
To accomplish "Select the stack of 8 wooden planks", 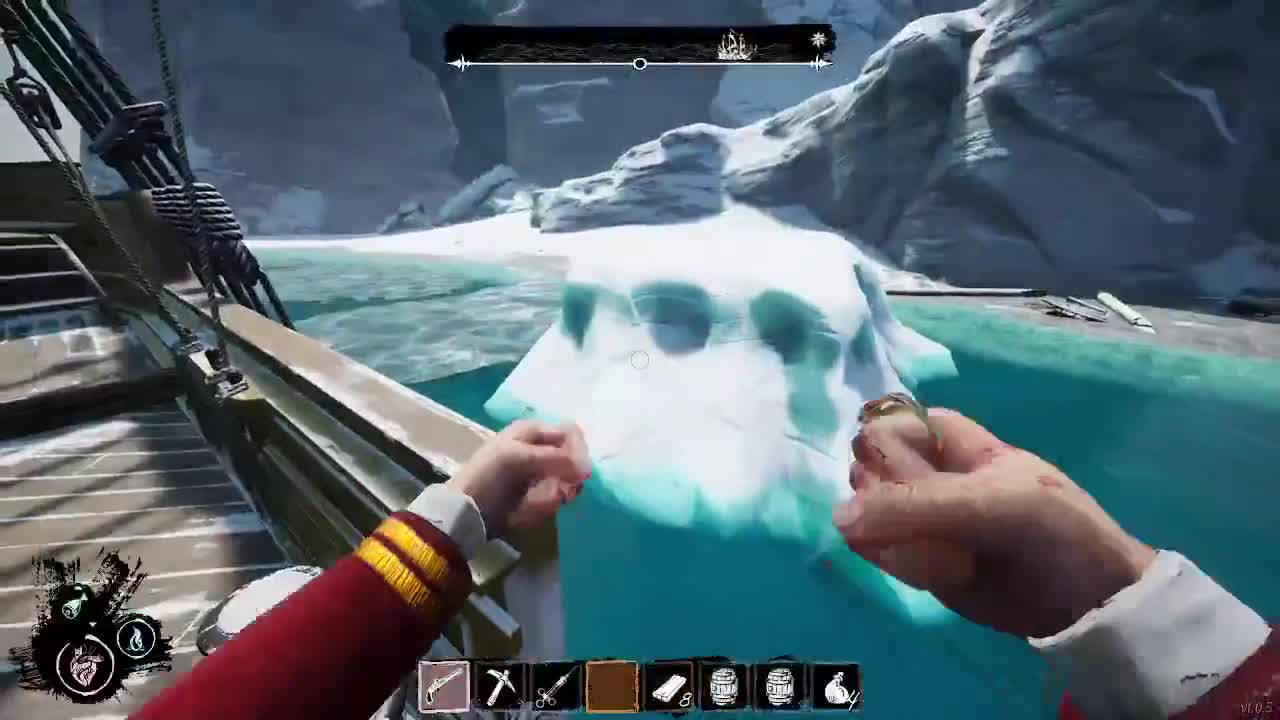I will (x=668, y=683).
